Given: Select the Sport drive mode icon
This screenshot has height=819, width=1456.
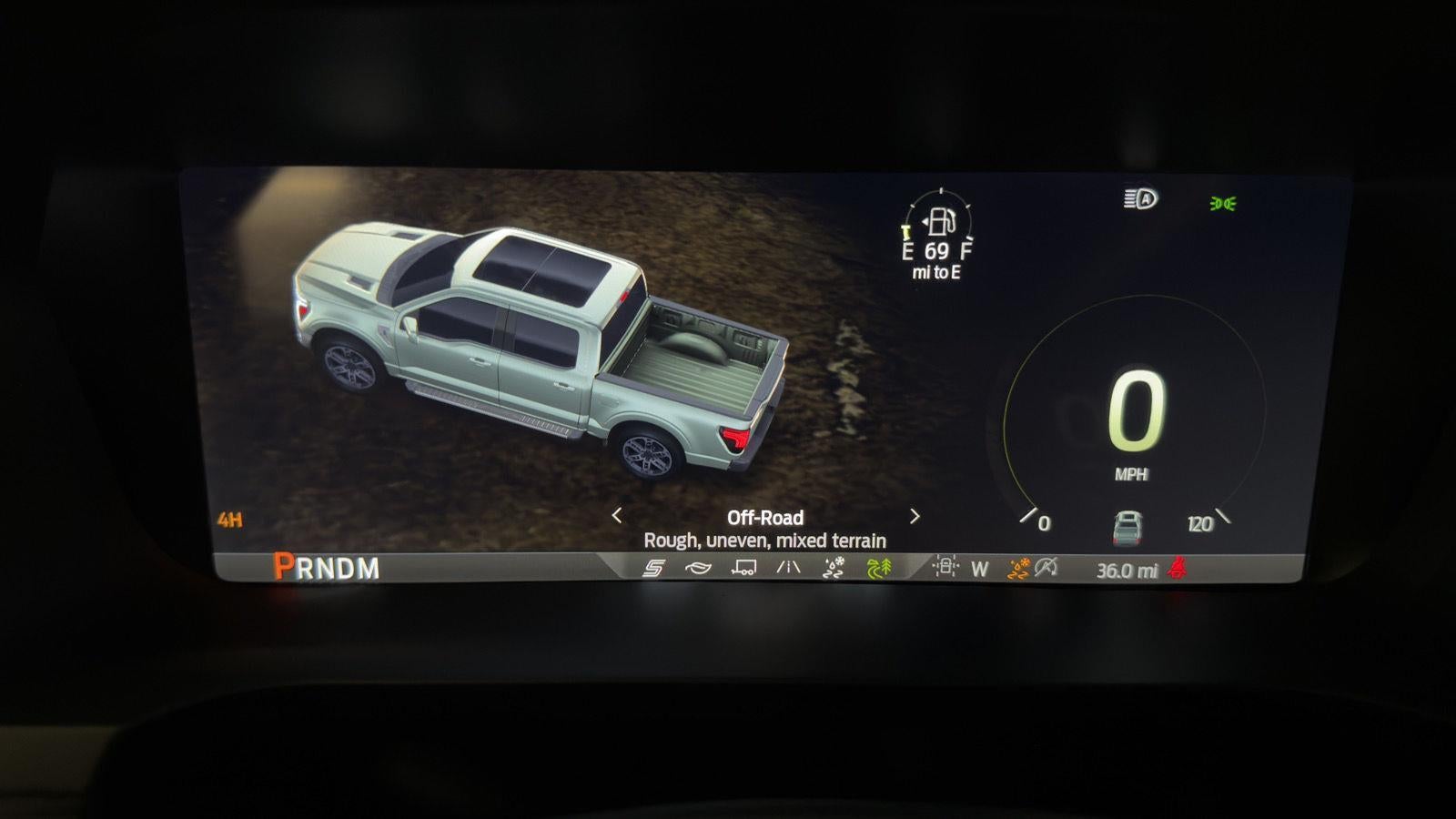Looking at the screenshot, I should tap(655, 569).
